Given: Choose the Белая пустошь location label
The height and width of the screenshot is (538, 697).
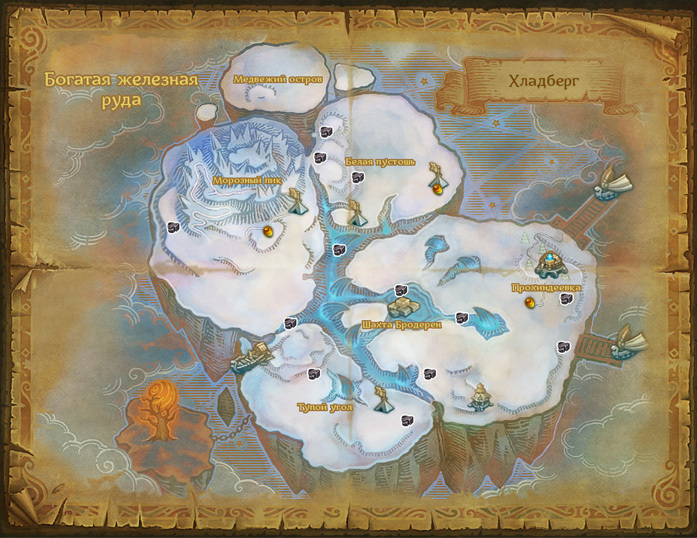Looking at the screenshot, I should tap(372, 160).
